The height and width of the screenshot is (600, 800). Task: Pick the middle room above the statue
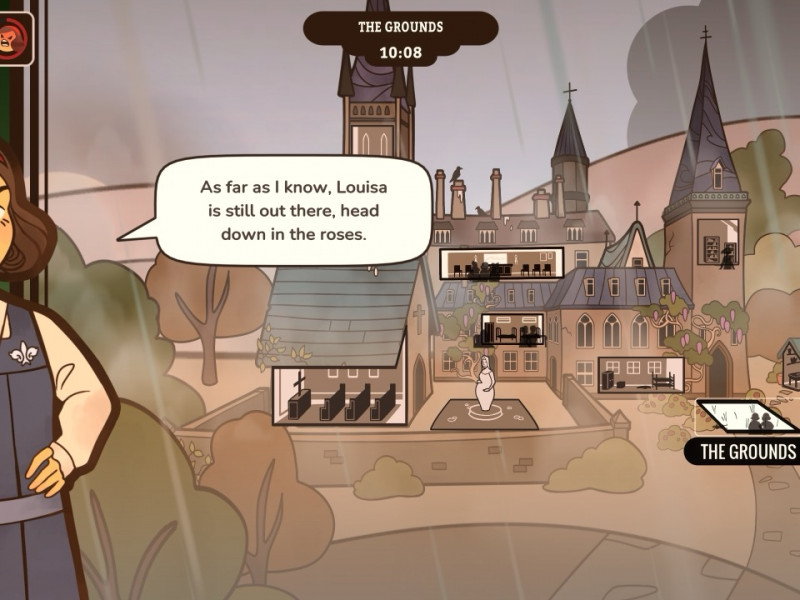point(511,330)
